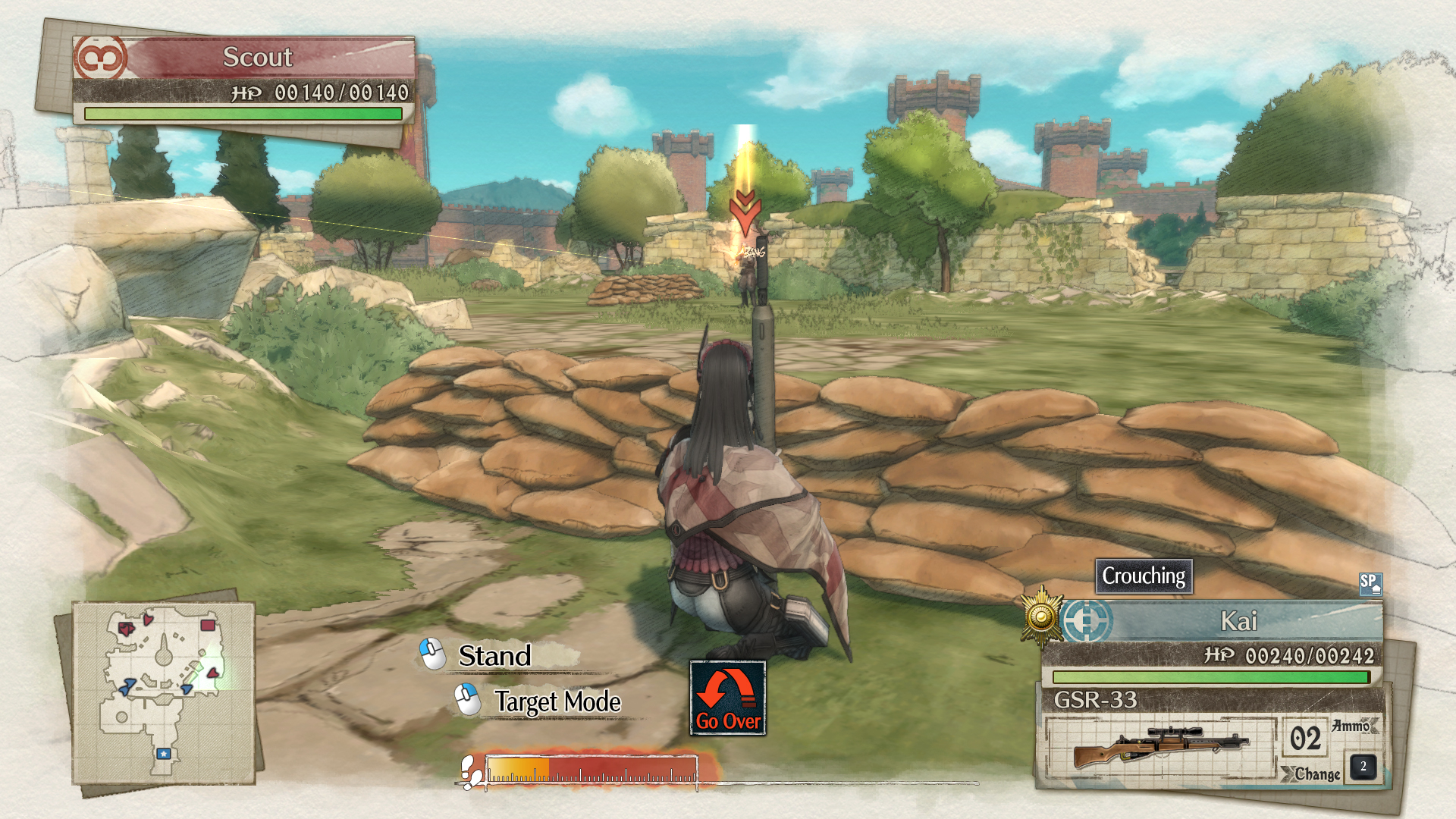
Task: Click the Change weapon button
Action: point(1317,773)
